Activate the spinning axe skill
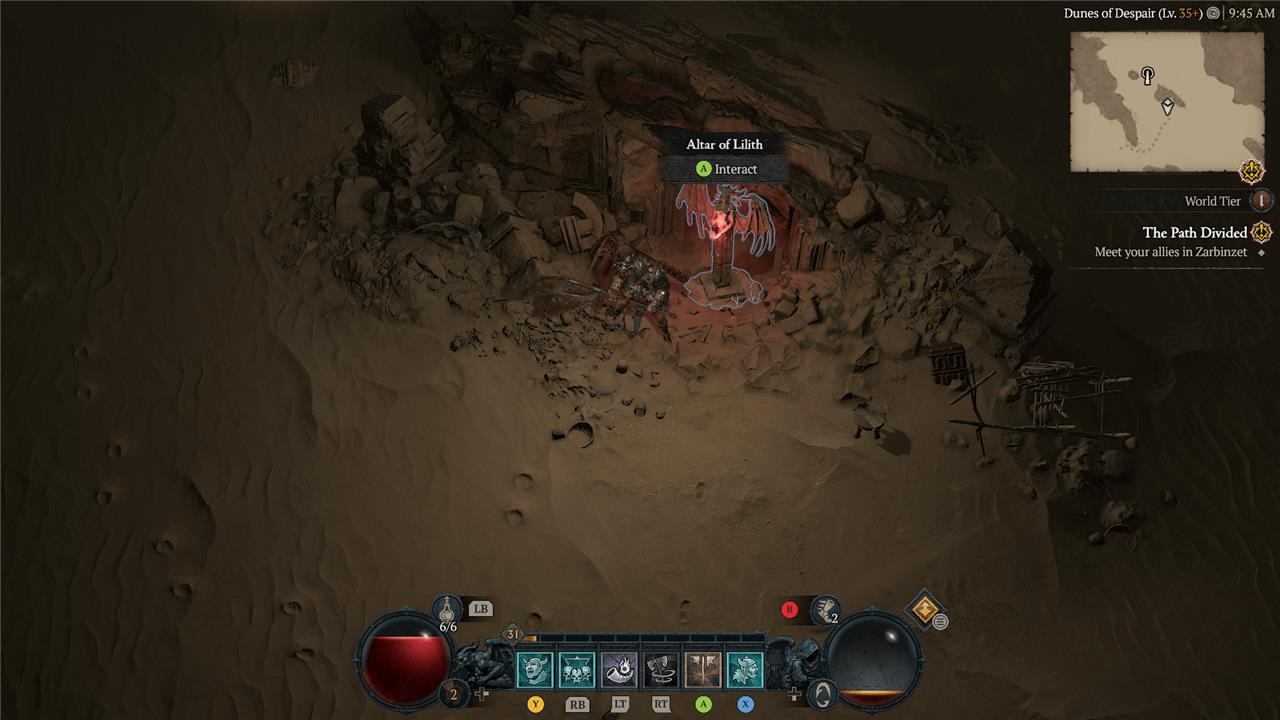 (661, 670)
